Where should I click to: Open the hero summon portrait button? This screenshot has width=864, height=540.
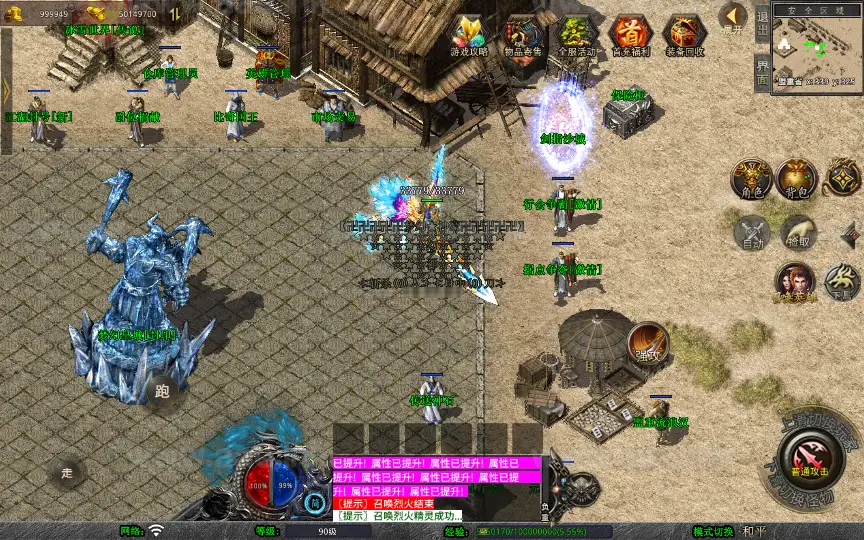(795, 283)
